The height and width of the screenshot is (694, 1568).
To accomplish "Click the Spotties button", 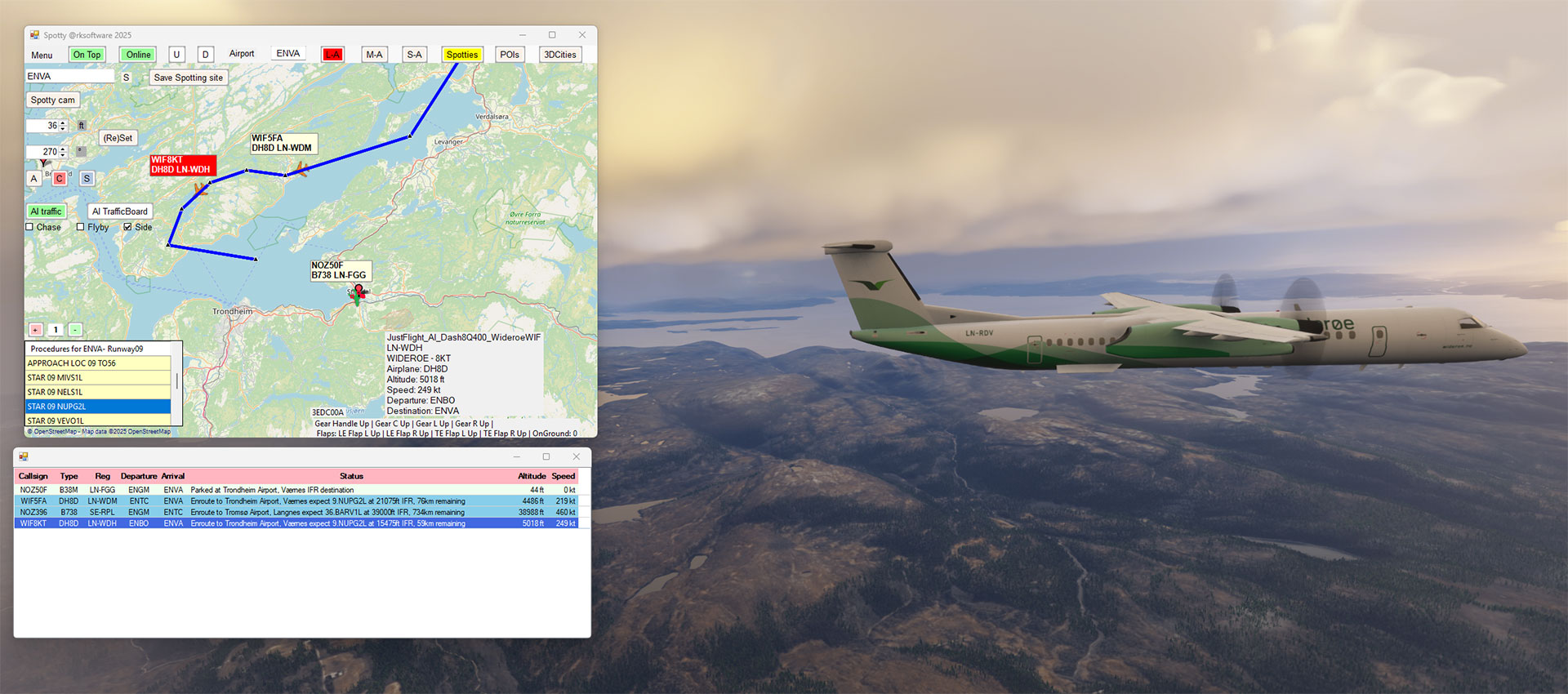I will pyautogui.click(x=461, y=55).
